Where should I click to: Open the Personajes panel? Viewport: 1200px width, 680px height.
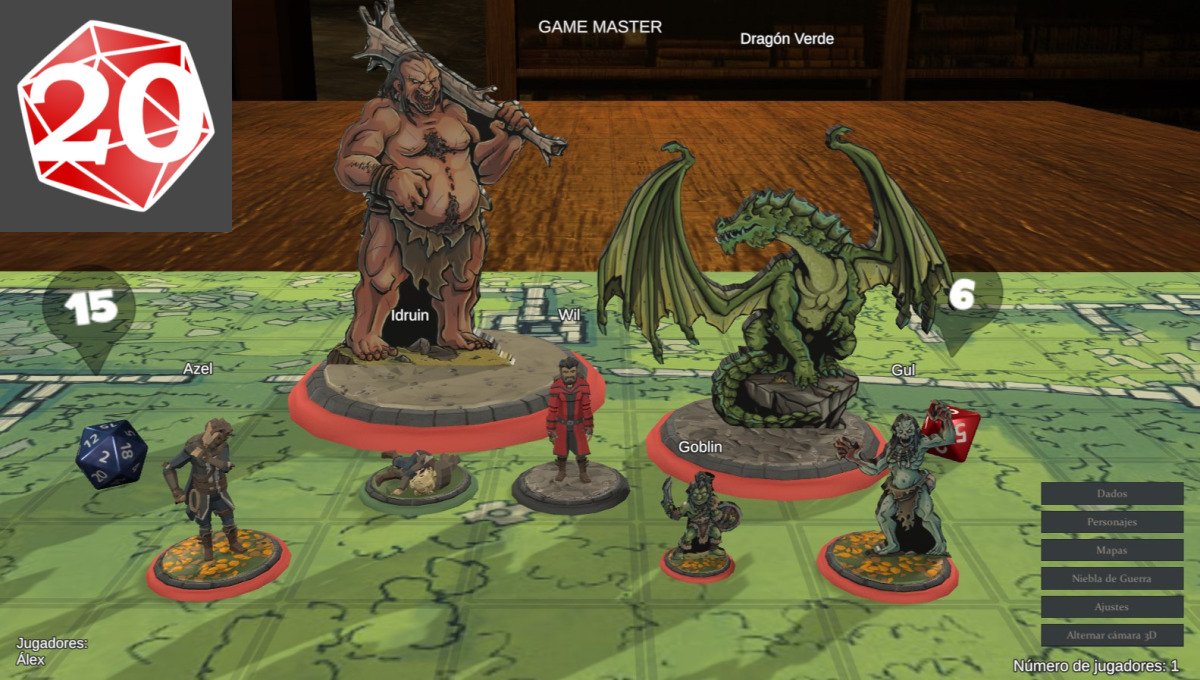coord(1112,522)
